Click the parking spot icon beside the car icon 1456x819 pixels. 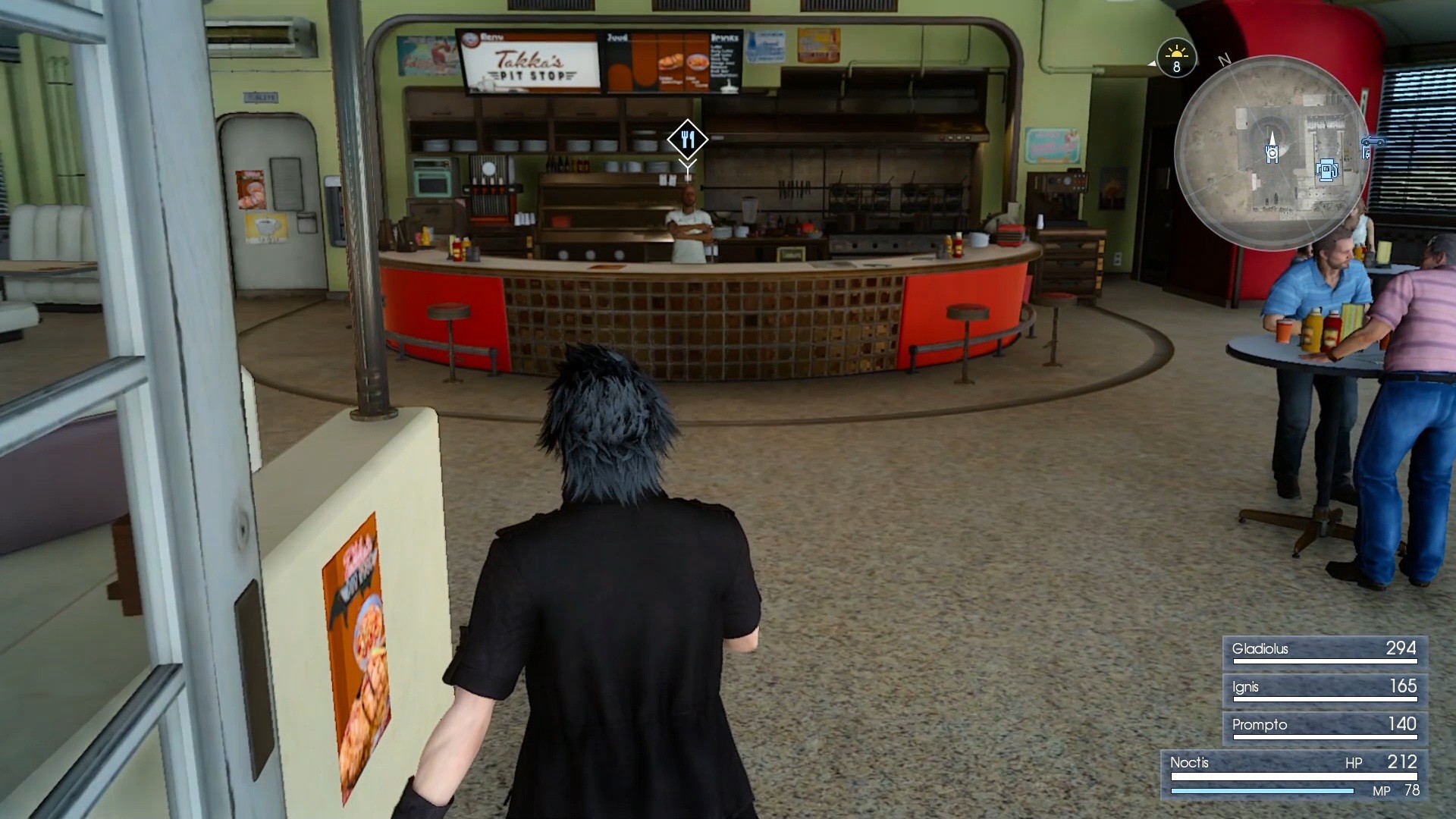click(1367, 152)
